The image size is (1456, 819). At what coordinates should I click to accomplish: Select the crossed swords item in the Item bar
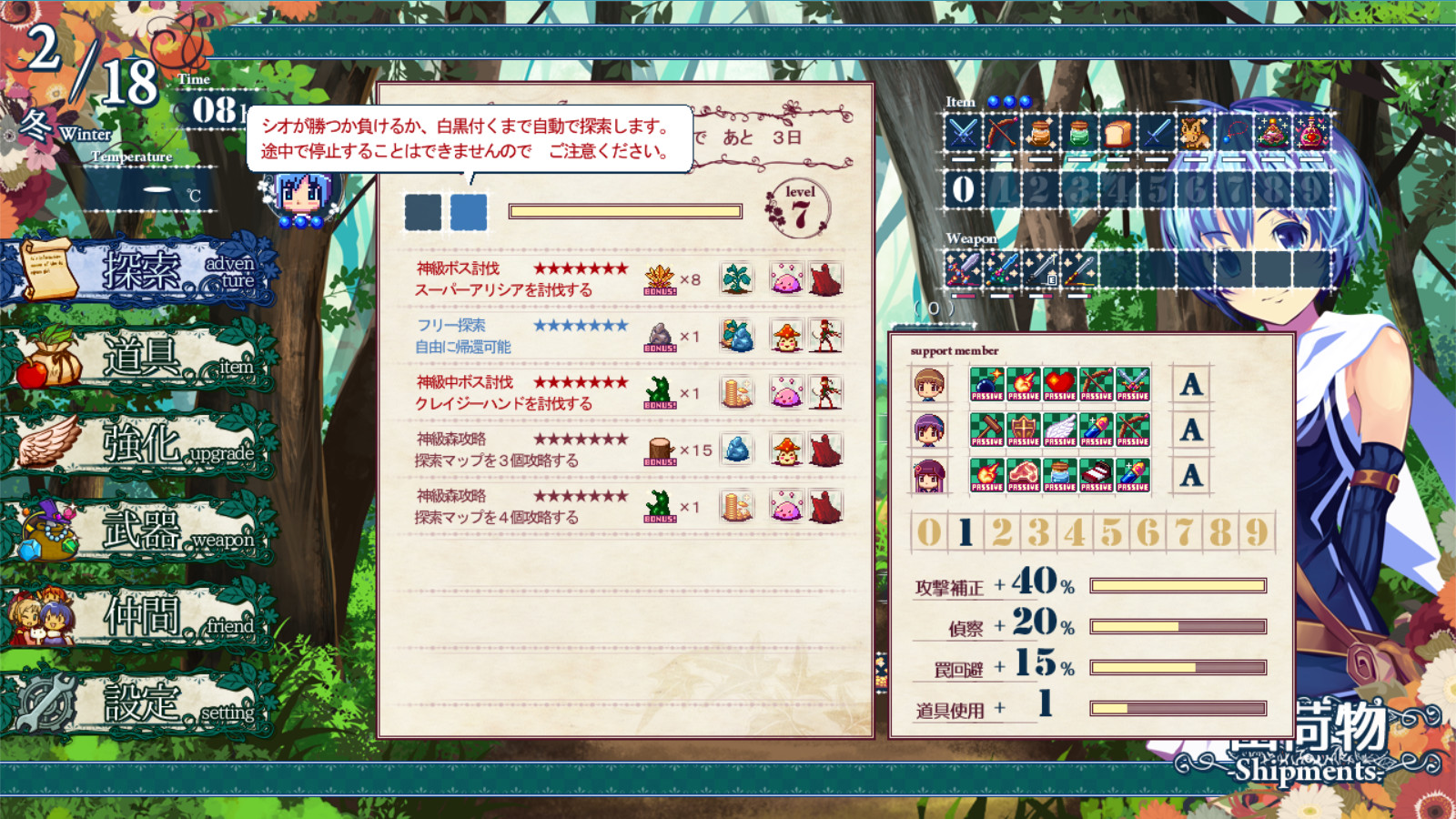(x=962, y=133)
